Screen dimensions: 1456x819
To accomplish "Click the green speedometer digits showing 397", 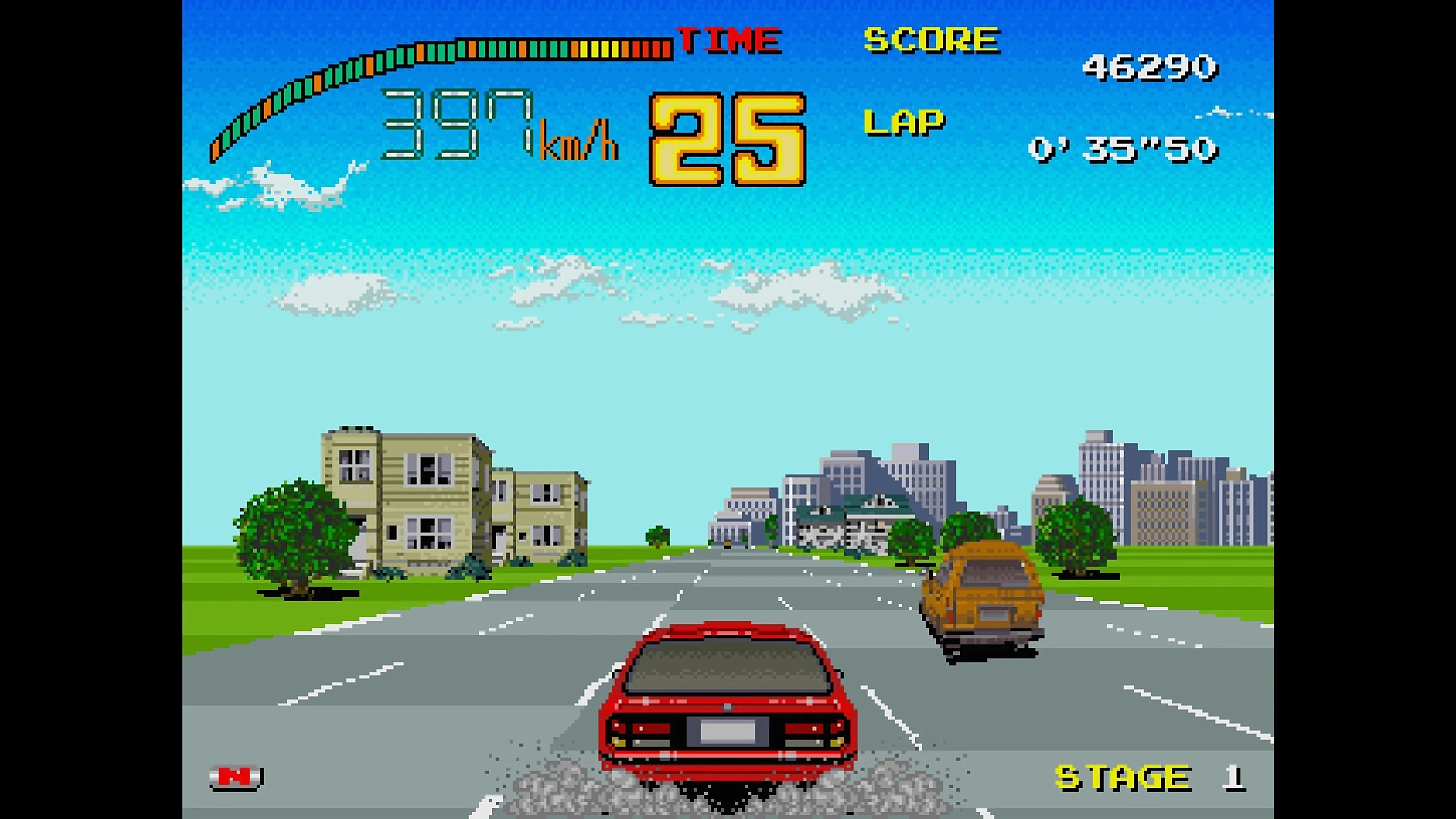I will click(456, 121).
